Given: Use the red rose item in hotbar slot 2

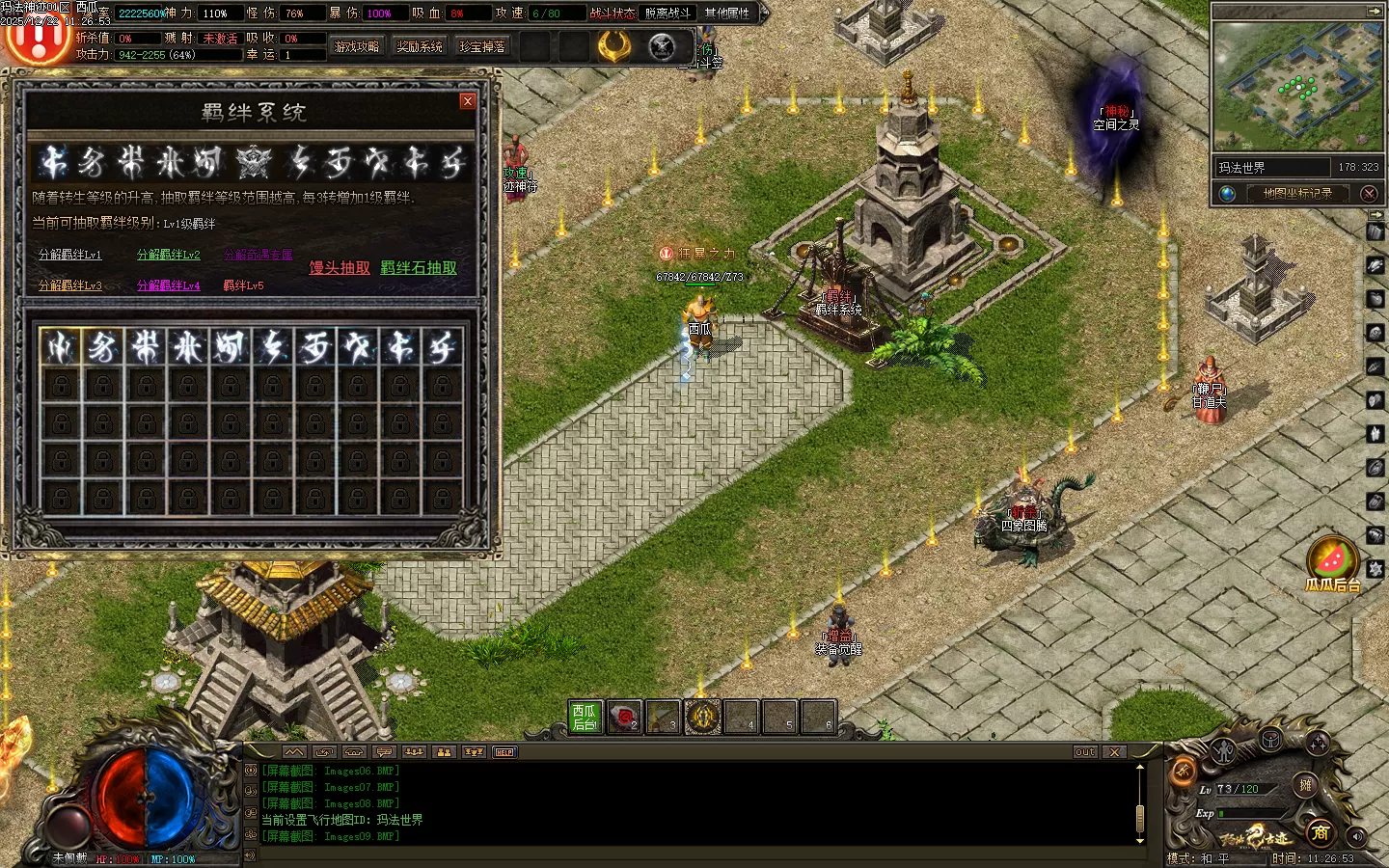Looking at the screenshot, I should (624, 717).
